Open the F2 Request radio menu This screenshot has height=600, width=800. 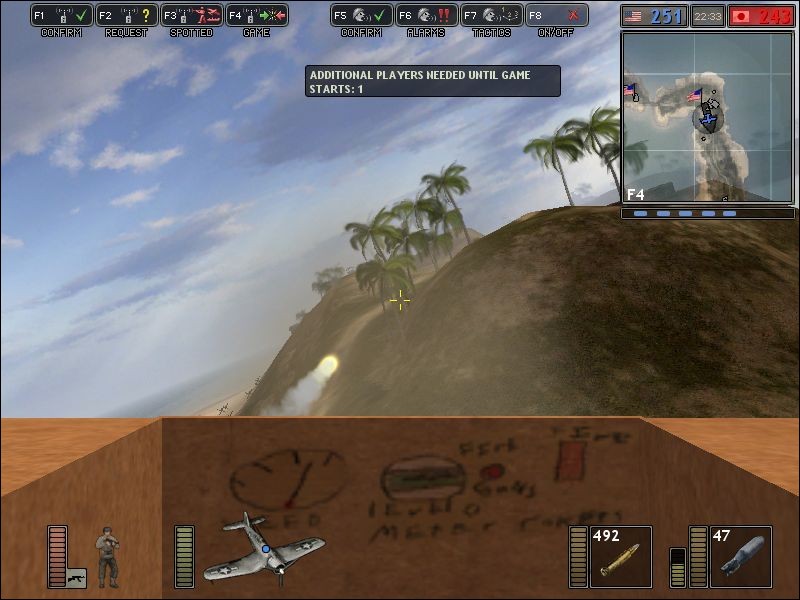point(127,16)
